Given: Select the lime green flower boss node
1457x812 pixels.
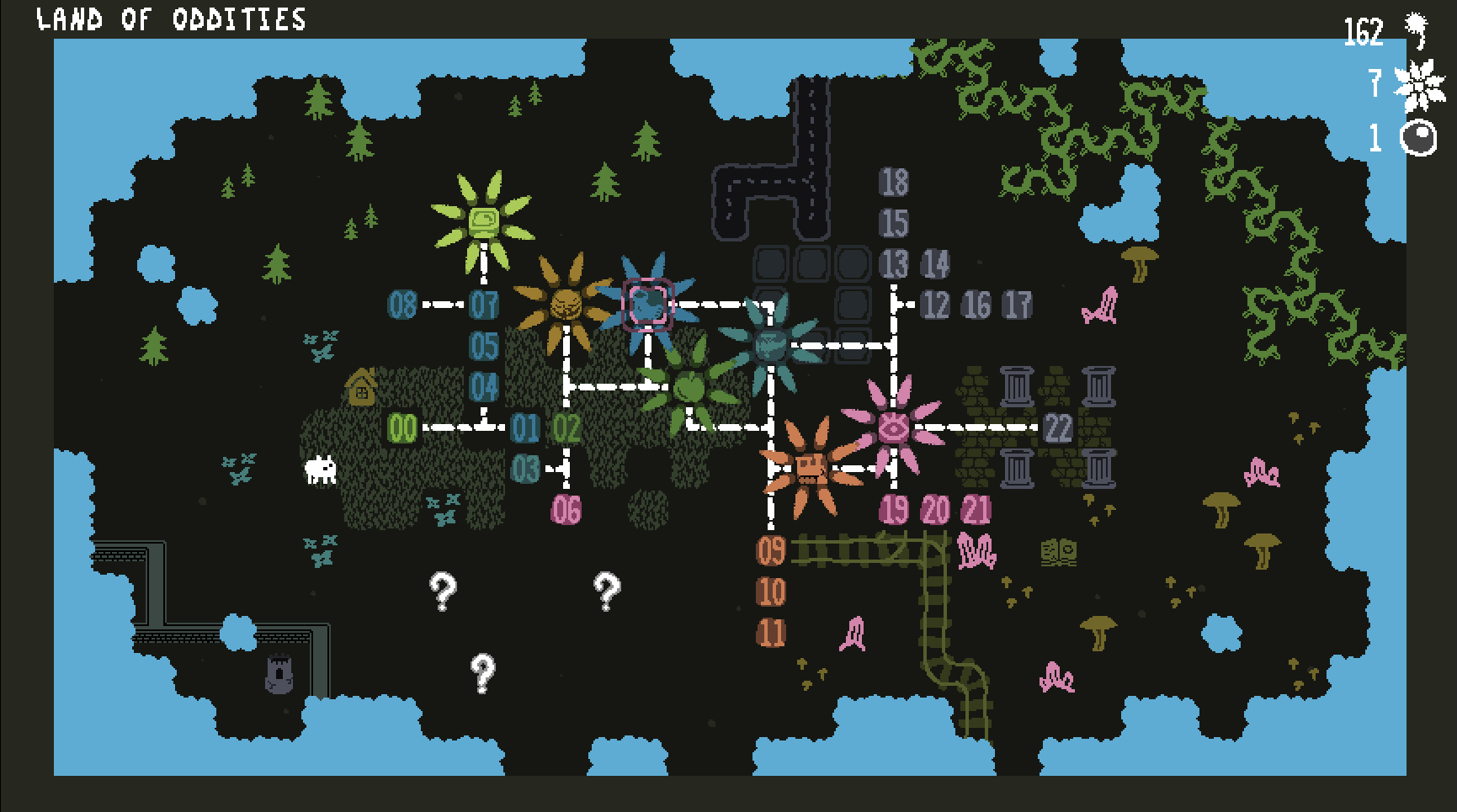Looking at the screenshot, I should click(483, 220).
